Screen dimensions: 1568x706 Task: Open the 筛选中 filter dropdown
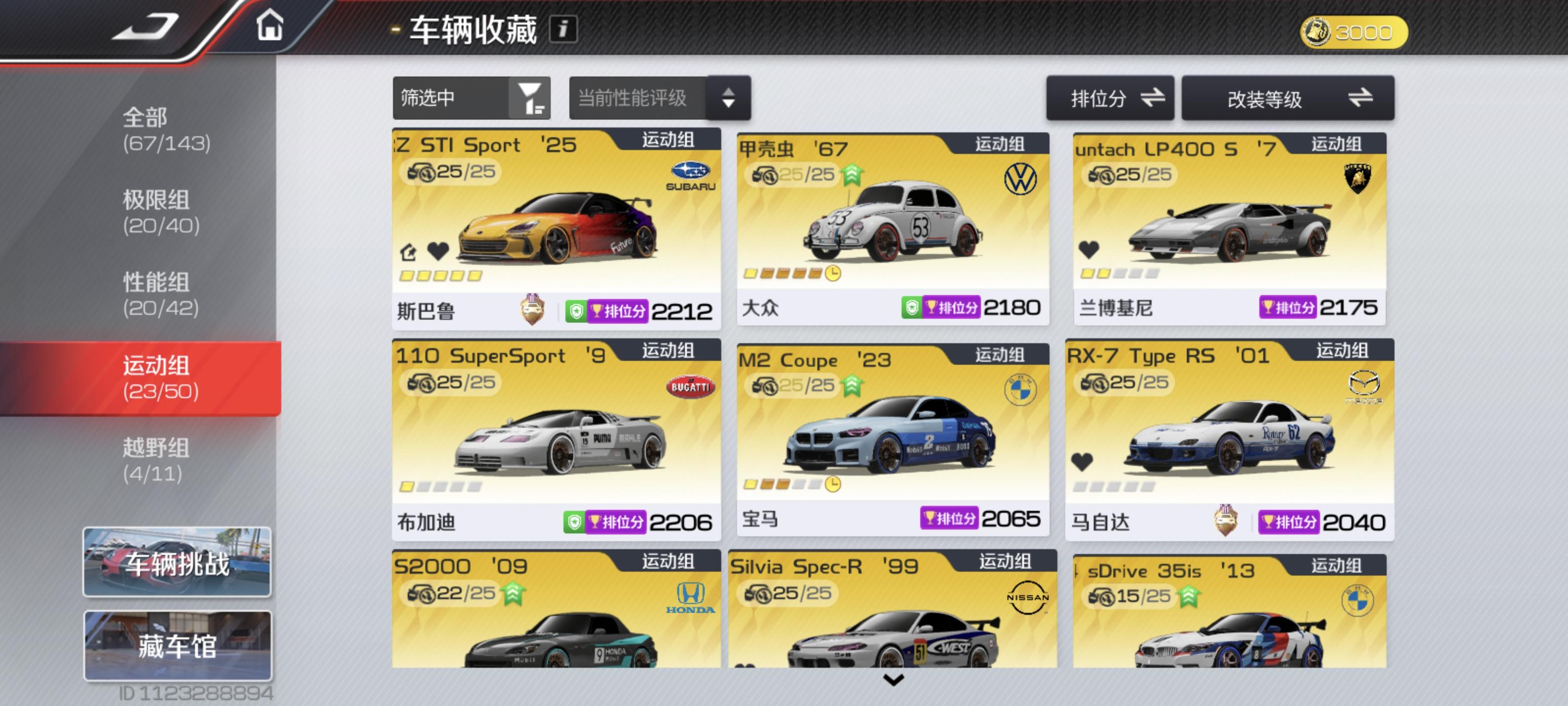[472, 98]
